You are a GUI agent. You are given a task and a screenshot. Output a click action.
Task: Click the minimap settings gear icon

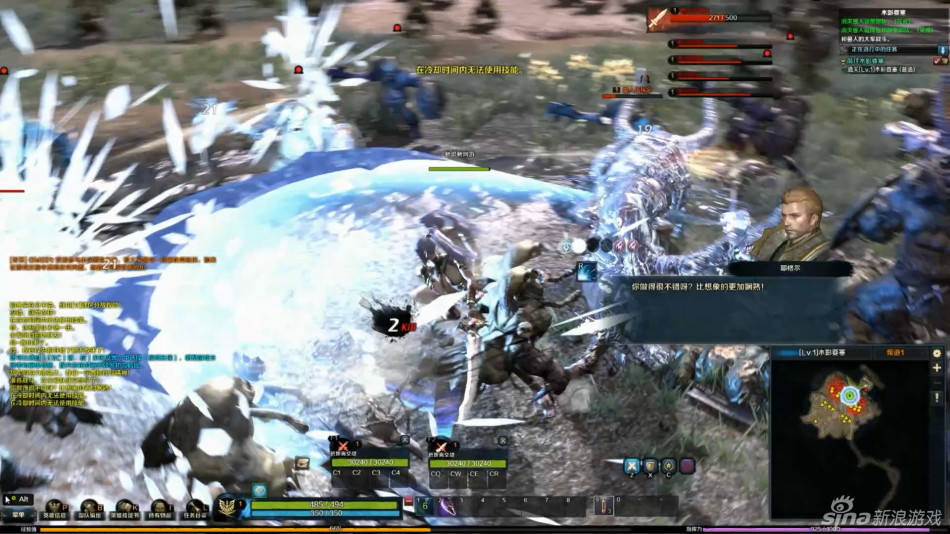tap(937, 353)
